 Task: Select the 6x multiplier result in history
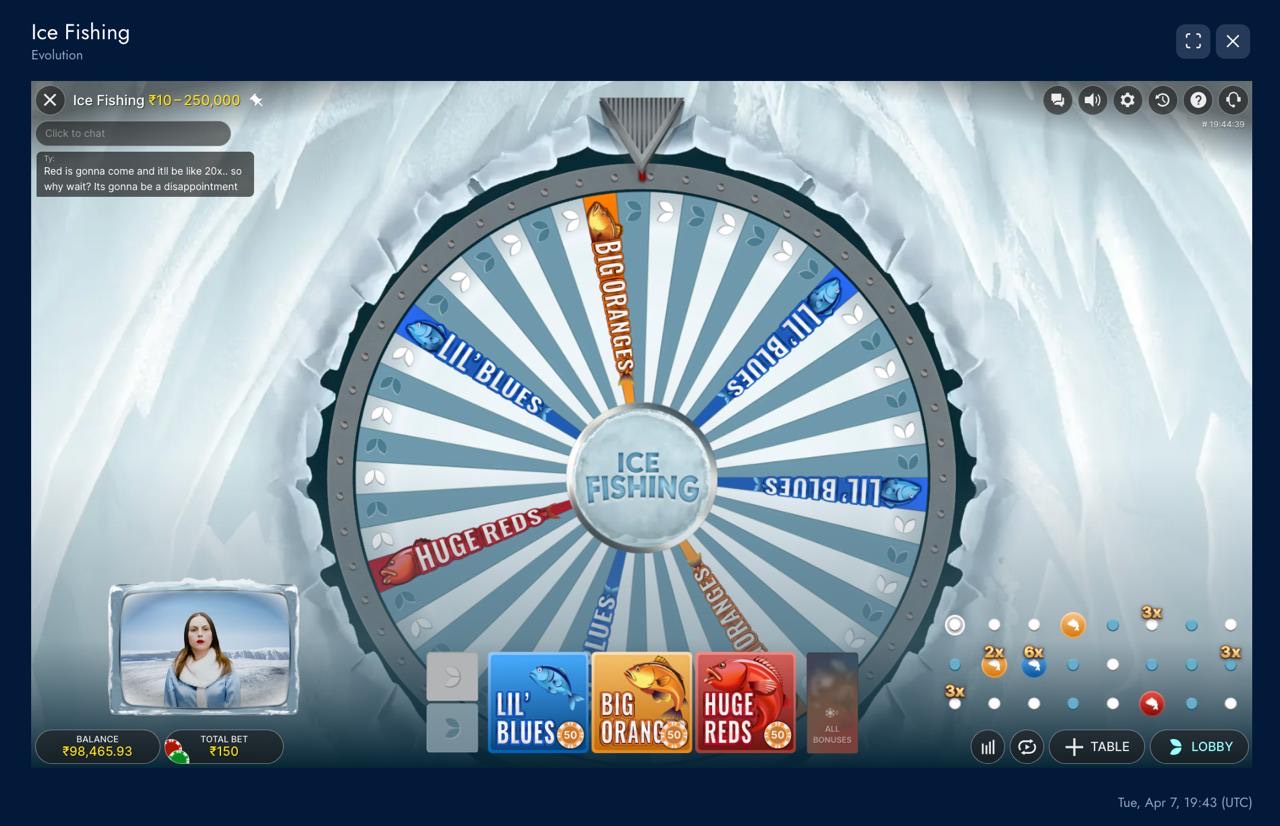(x=1033, y=665)
